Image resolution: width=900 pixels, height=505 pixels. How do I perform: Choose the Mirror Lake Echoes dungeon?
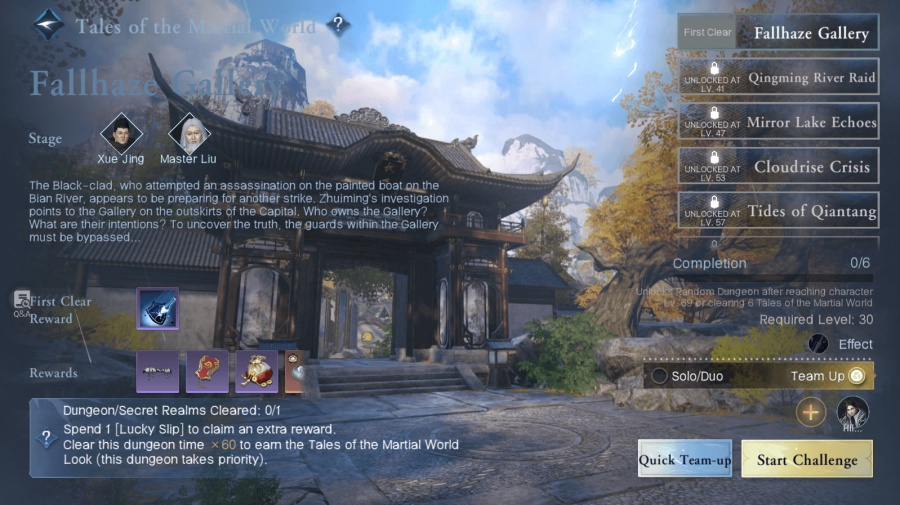[x=778, y=122]
